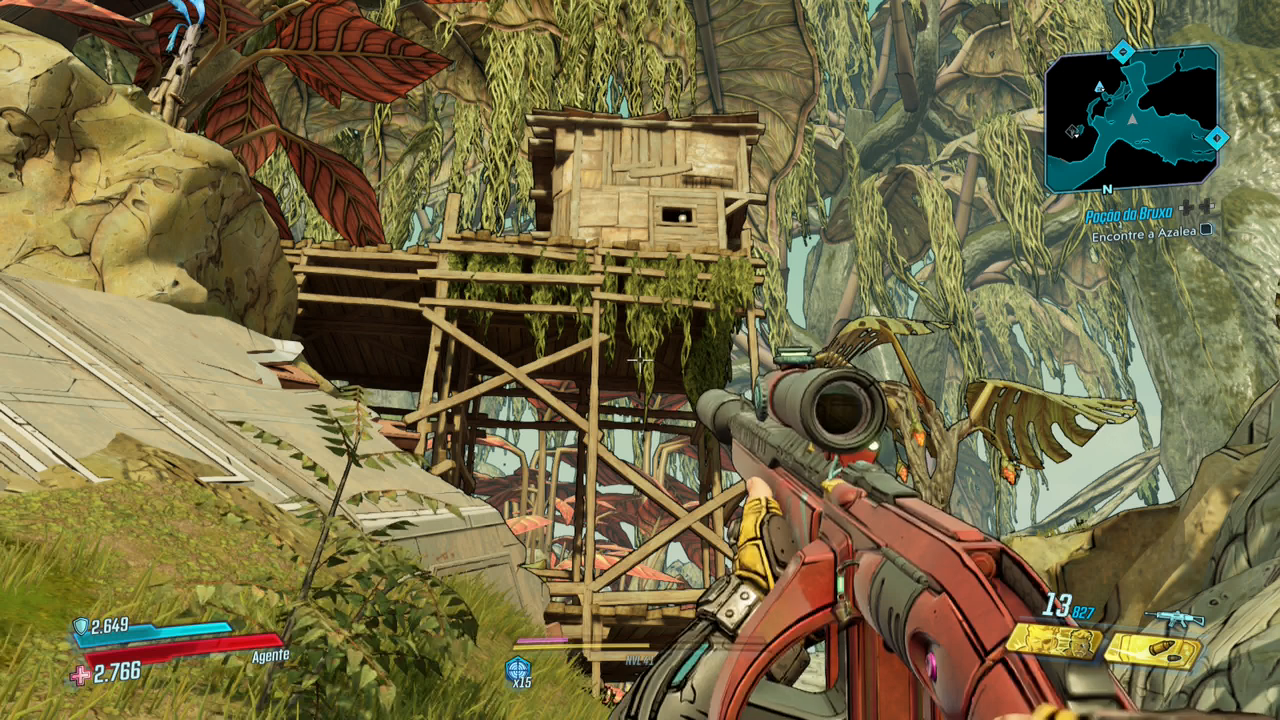Open the minimap in the corner
The height and width of the screenshot is (720, 1280).
click(1131, 118)
